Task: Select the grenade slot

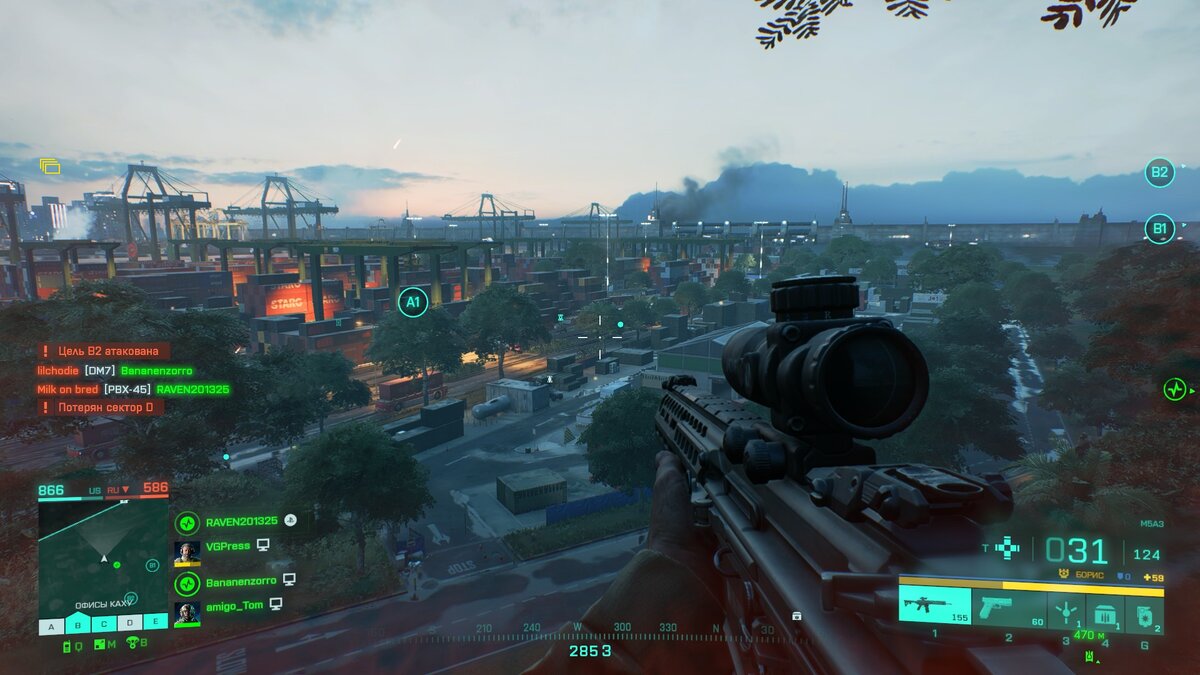Action: [1144, 613]
